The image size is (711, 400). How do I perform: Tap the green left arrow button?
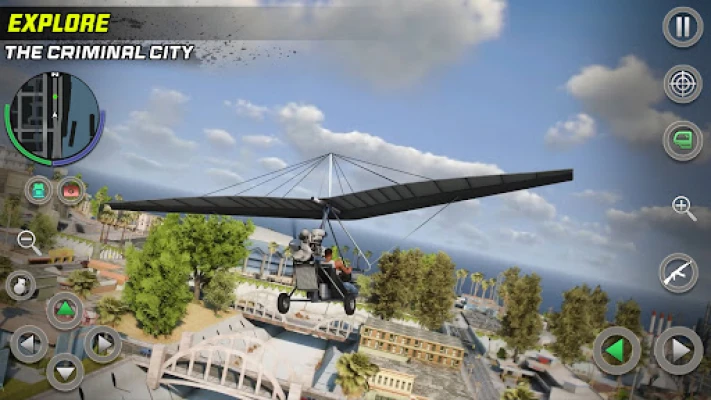point(616,351)
